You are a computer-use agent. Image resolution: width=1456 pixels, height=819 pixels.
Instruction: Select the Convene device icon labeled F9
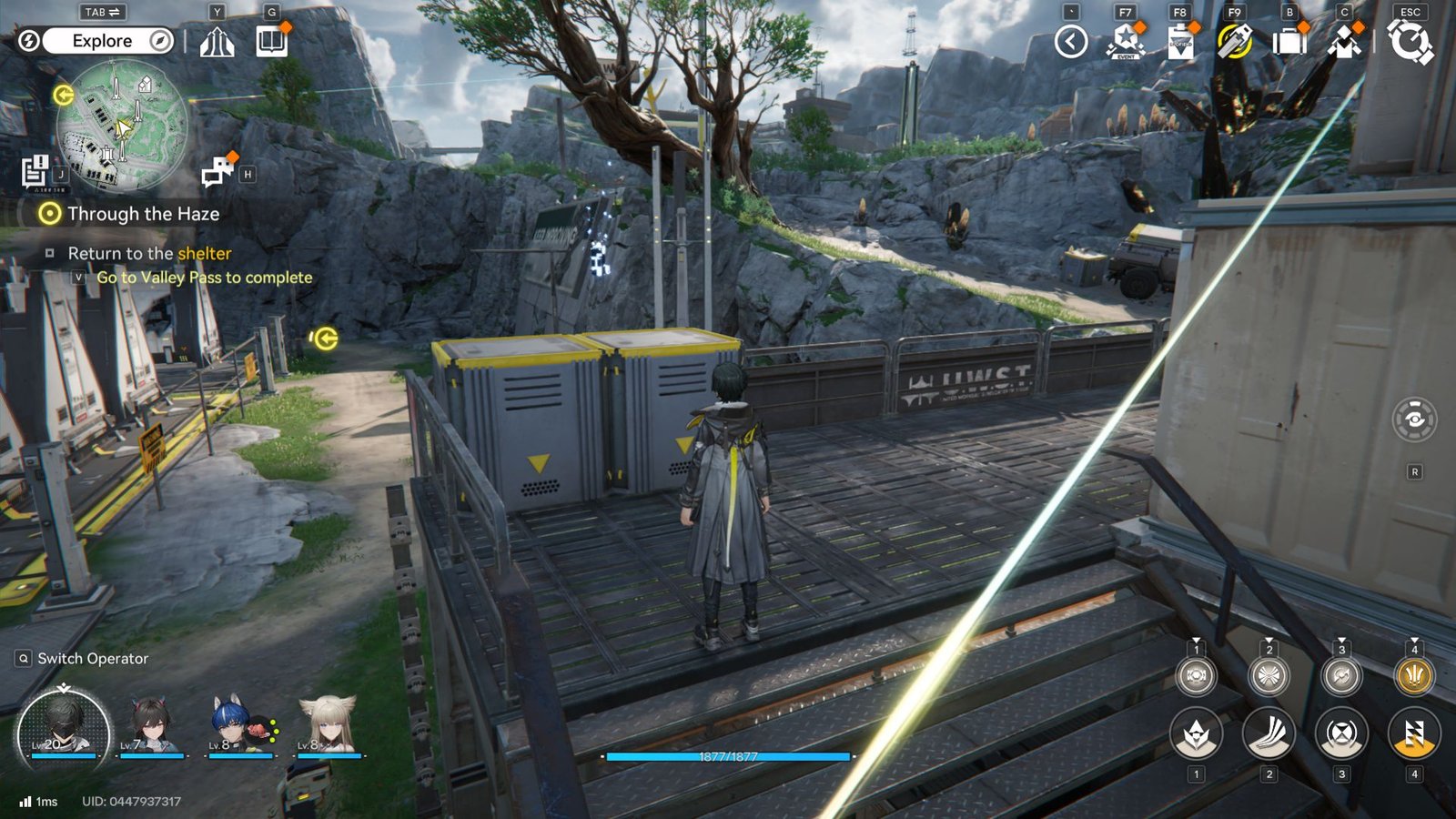click(x=1237, y=40)
